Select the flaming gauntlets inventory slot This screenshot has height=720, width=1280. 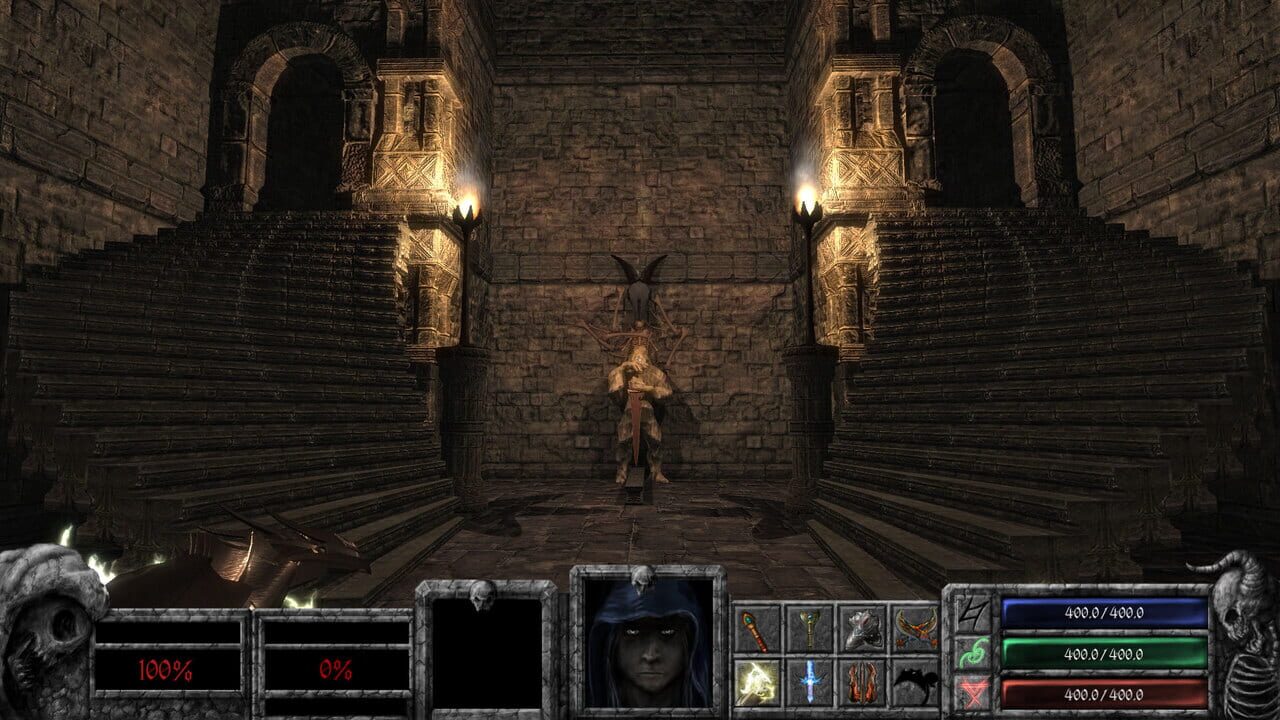[863, 682]
